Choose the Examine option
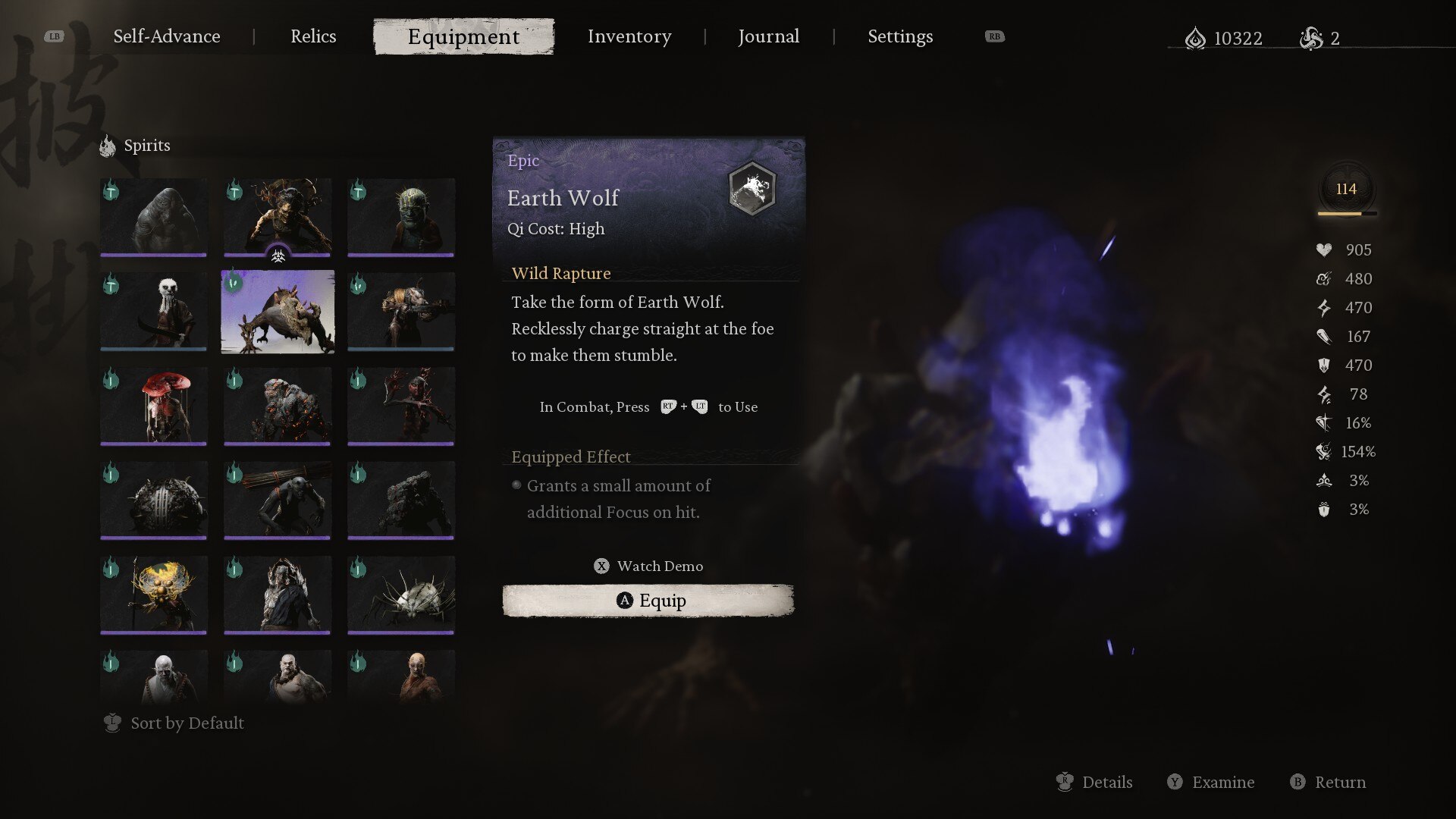Image resolution: width=1456 pixels, height=819 pixels. pos(1211,782)
